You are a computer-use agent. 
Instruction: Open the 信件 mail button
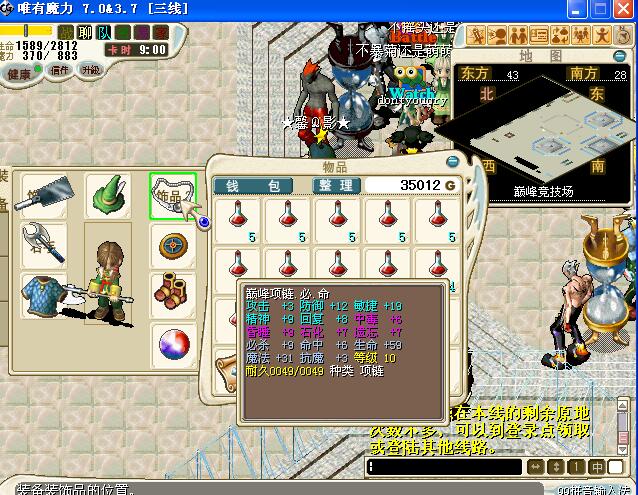click(60, 71)
